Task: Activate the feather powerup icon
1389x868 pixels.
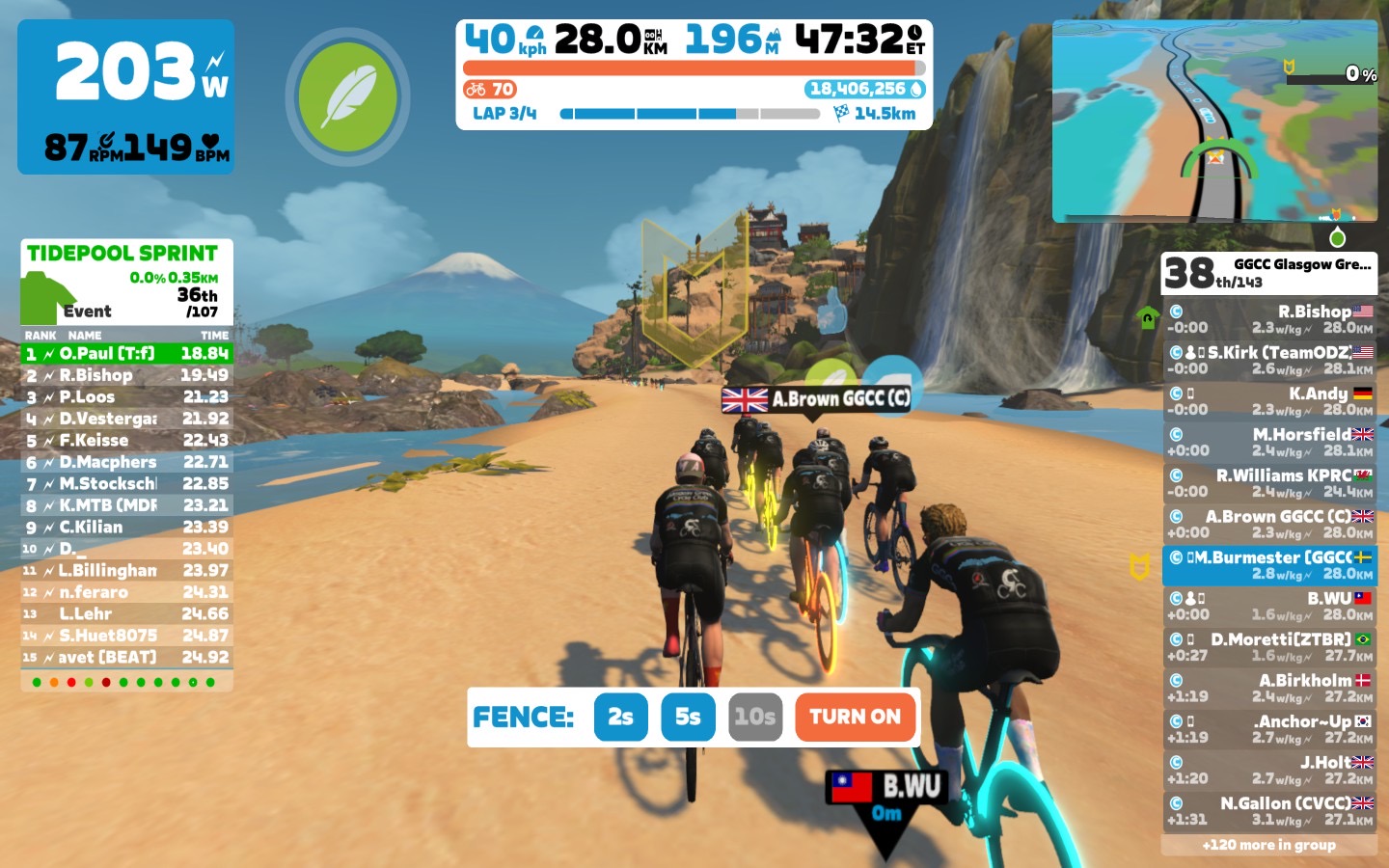Action: 347,96
